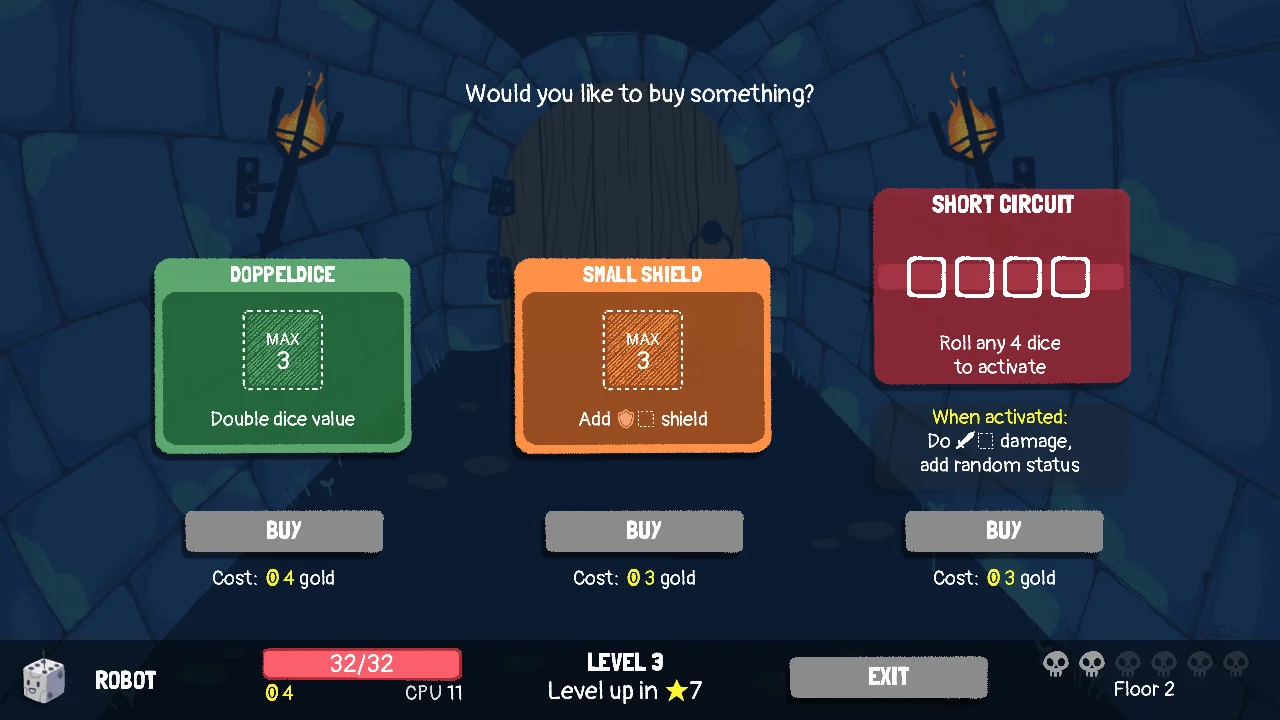
Task: Click the first dice slot on Short Circuit
Action: [x=927, y=277]
